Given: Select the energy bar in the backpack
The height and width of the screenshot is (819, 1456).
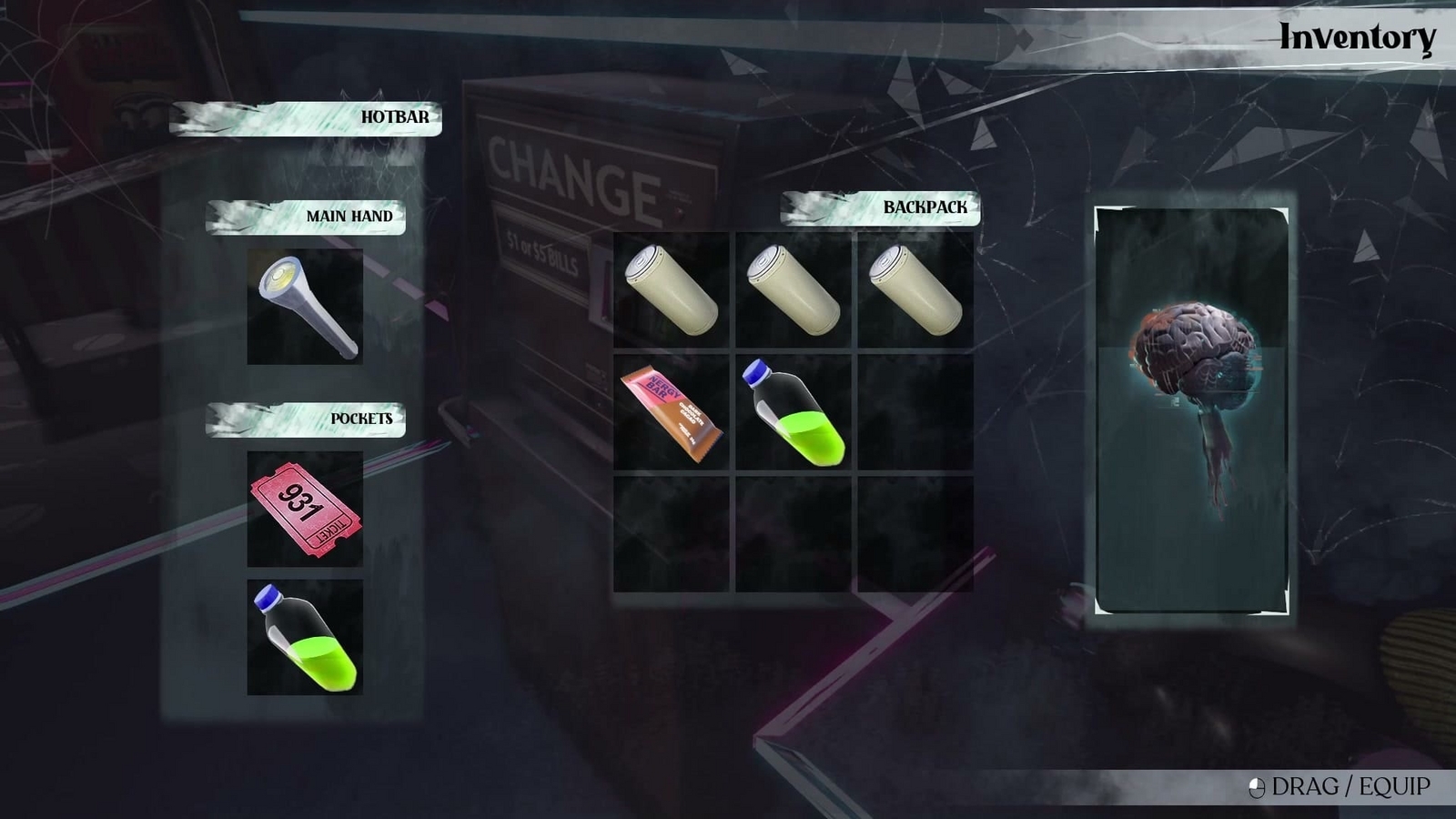Looking at the screenshot, I should tap(673, 411).
